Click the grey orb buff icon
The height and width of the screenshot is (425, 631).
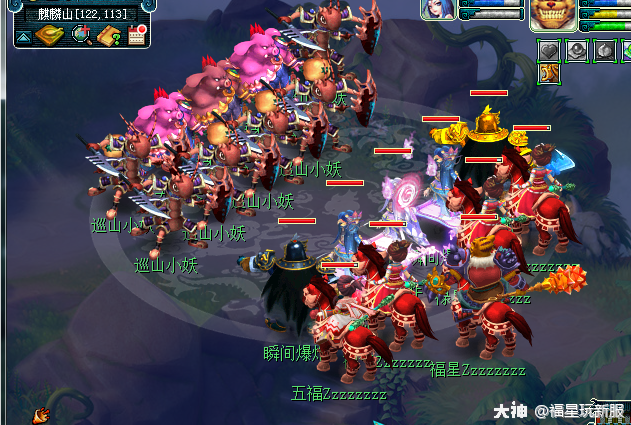(x=578, y=50)
